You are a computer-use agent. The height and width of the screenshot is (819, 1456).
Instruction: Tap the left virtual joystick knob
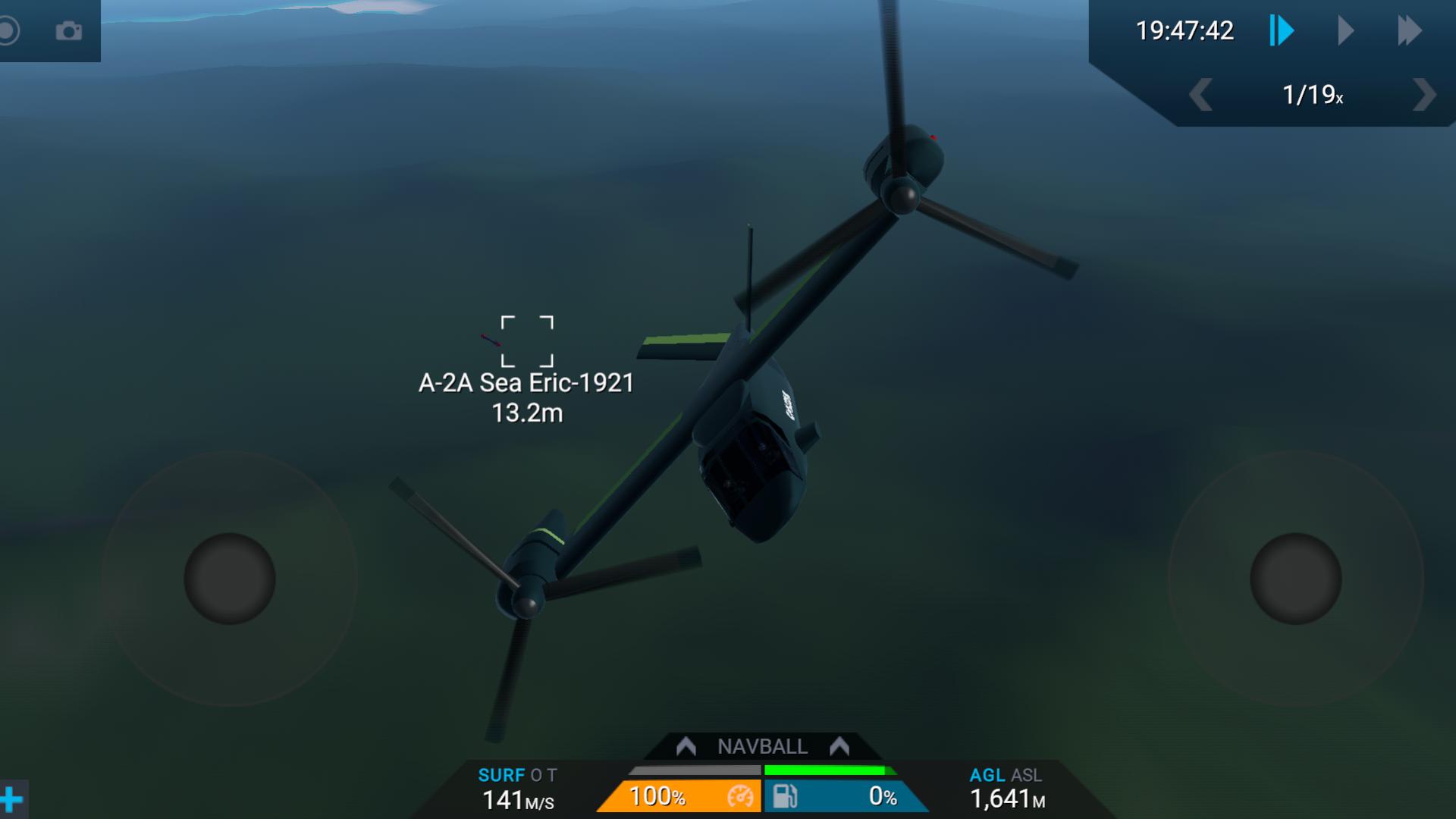(x=230, y=579)
